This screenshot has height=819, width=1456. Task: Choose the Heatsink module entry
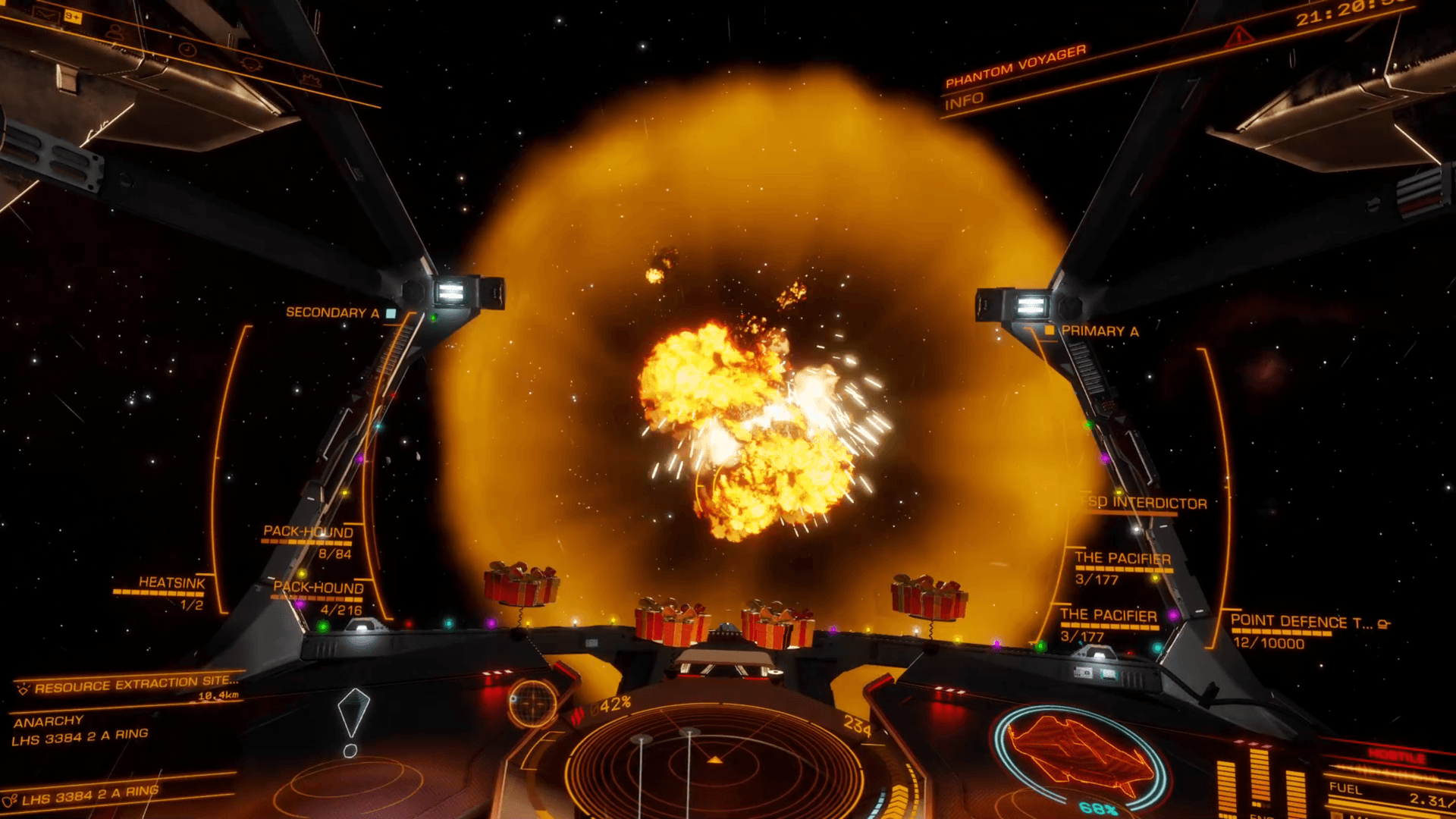pyautogui.click(x=171, y=582)
